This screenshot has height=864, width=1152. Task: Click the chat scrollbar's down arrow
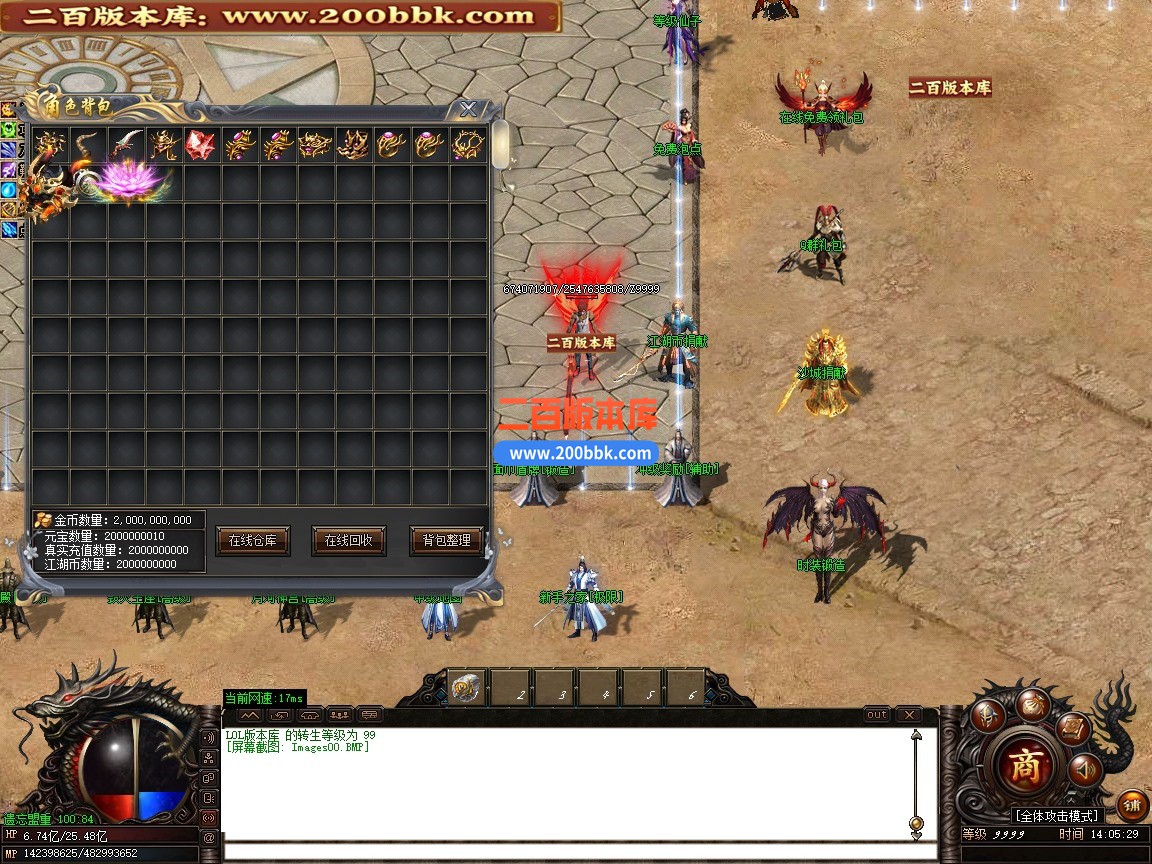(916, 823)
